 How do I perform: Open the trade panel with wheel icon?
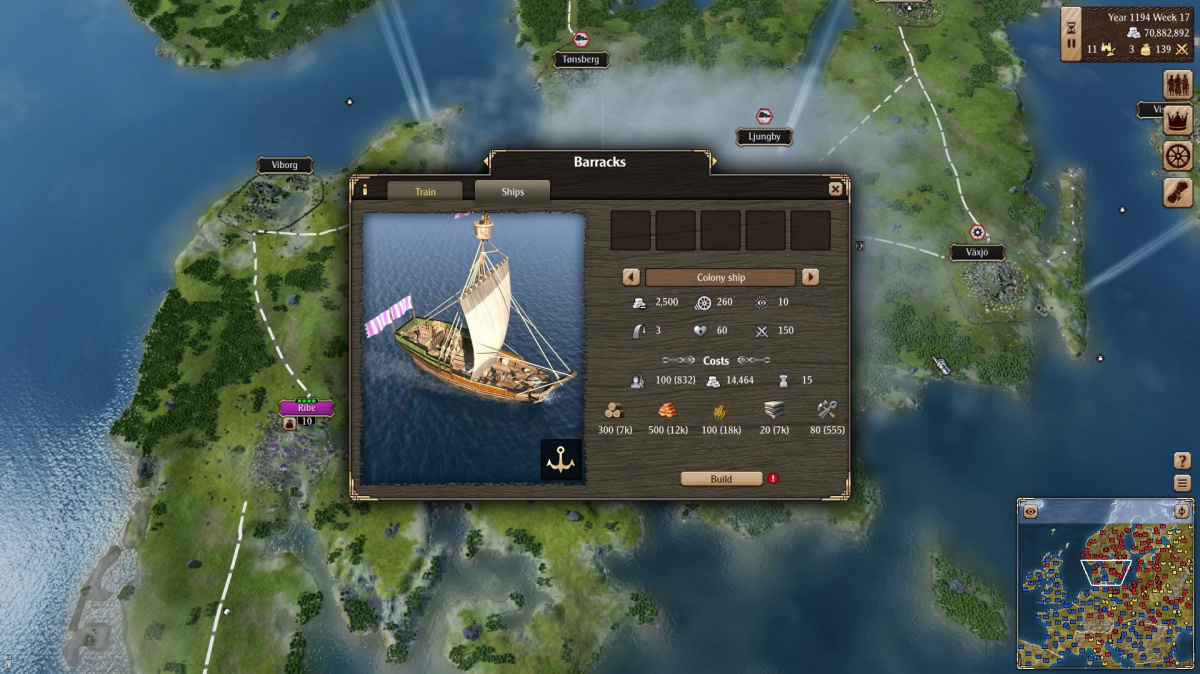coord(1178,156)
